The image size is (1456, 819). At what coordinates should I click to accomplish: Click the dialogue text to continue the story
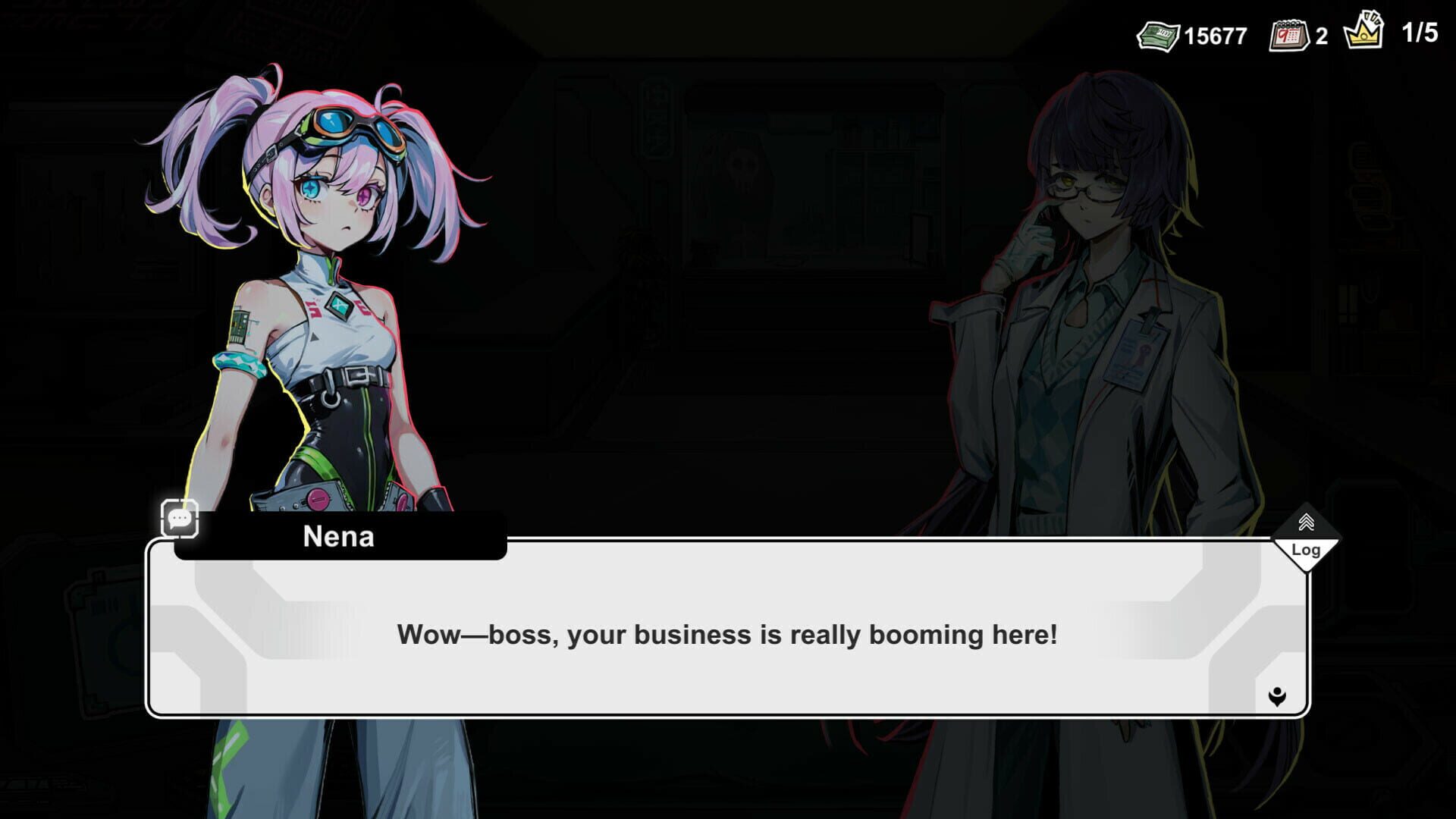point(728,637)
